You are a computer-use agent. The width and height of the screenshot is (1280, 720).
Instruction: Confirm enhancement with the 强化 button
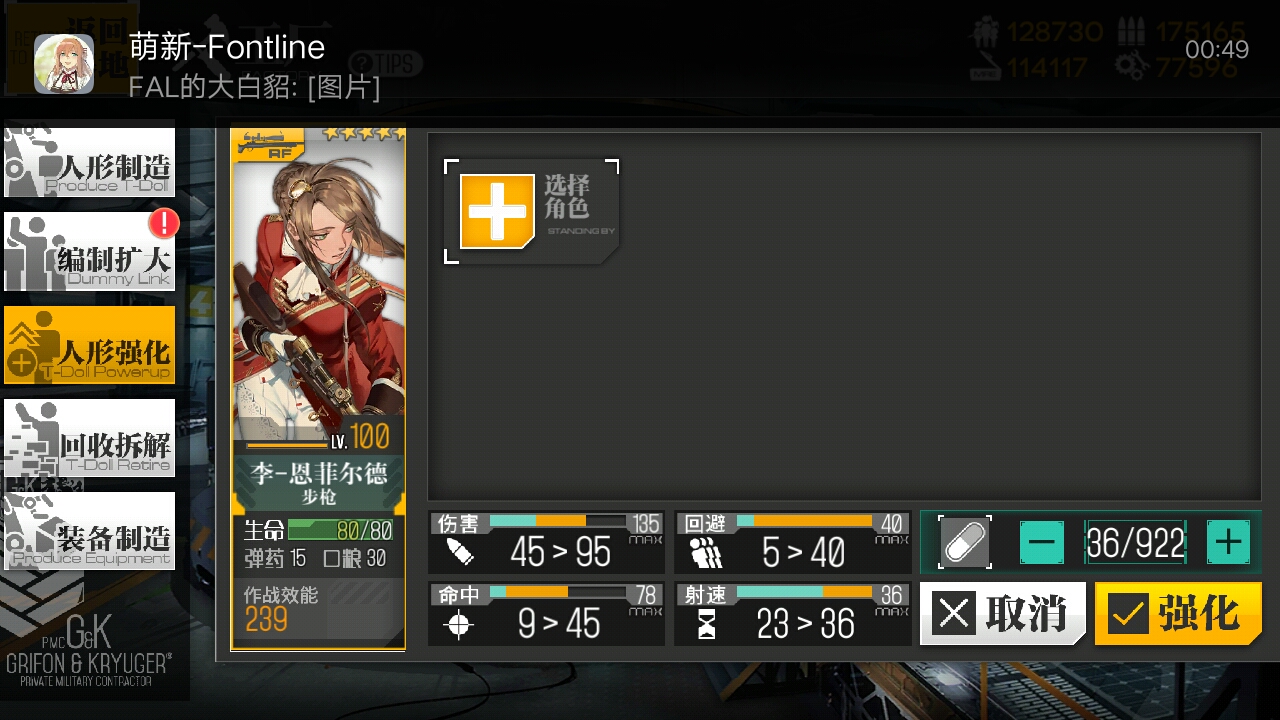point(1178,613)
